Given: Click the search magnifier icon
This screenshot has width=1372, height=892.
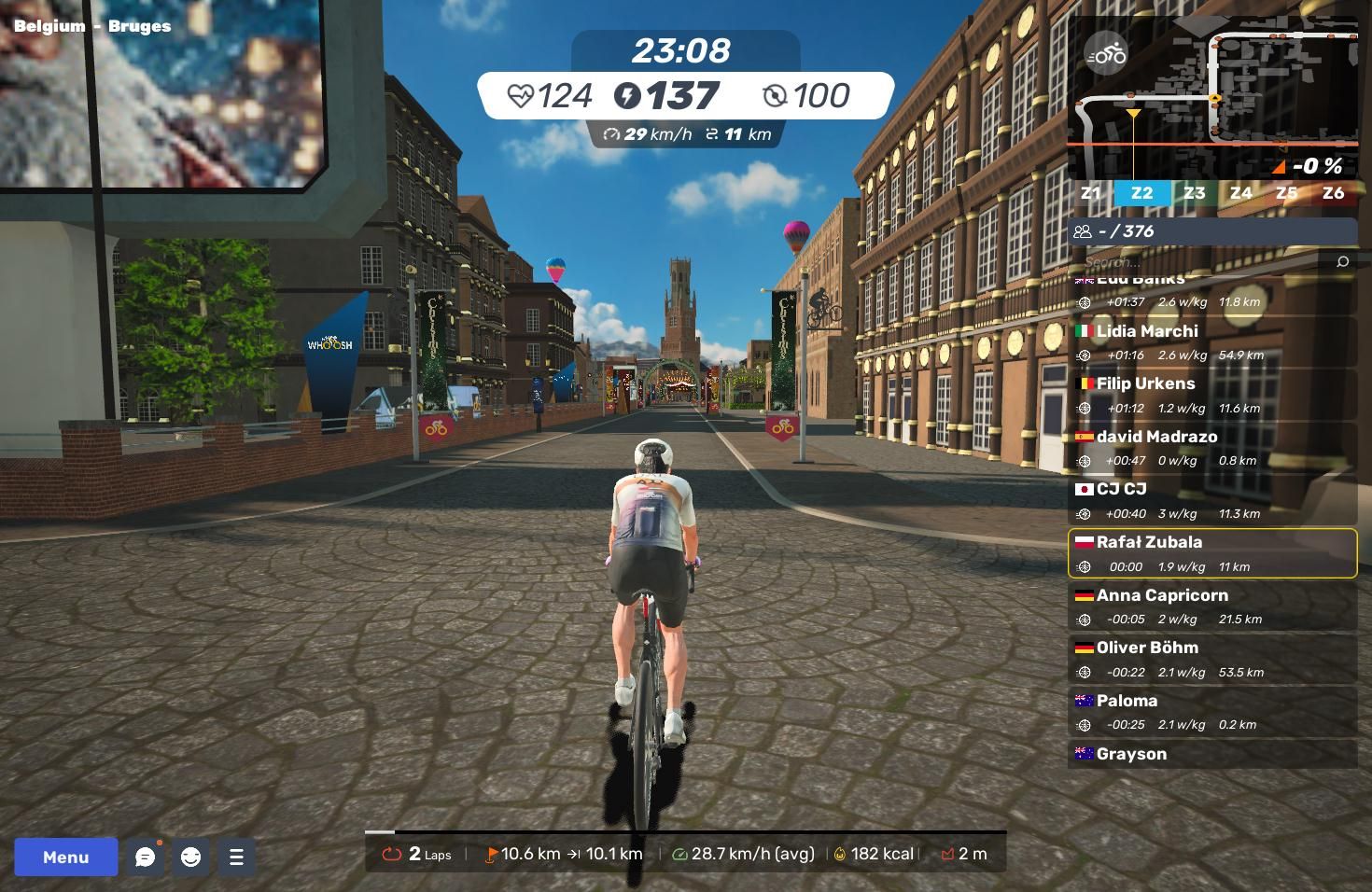Looking at the screenshot, I should coord(1342,261).
